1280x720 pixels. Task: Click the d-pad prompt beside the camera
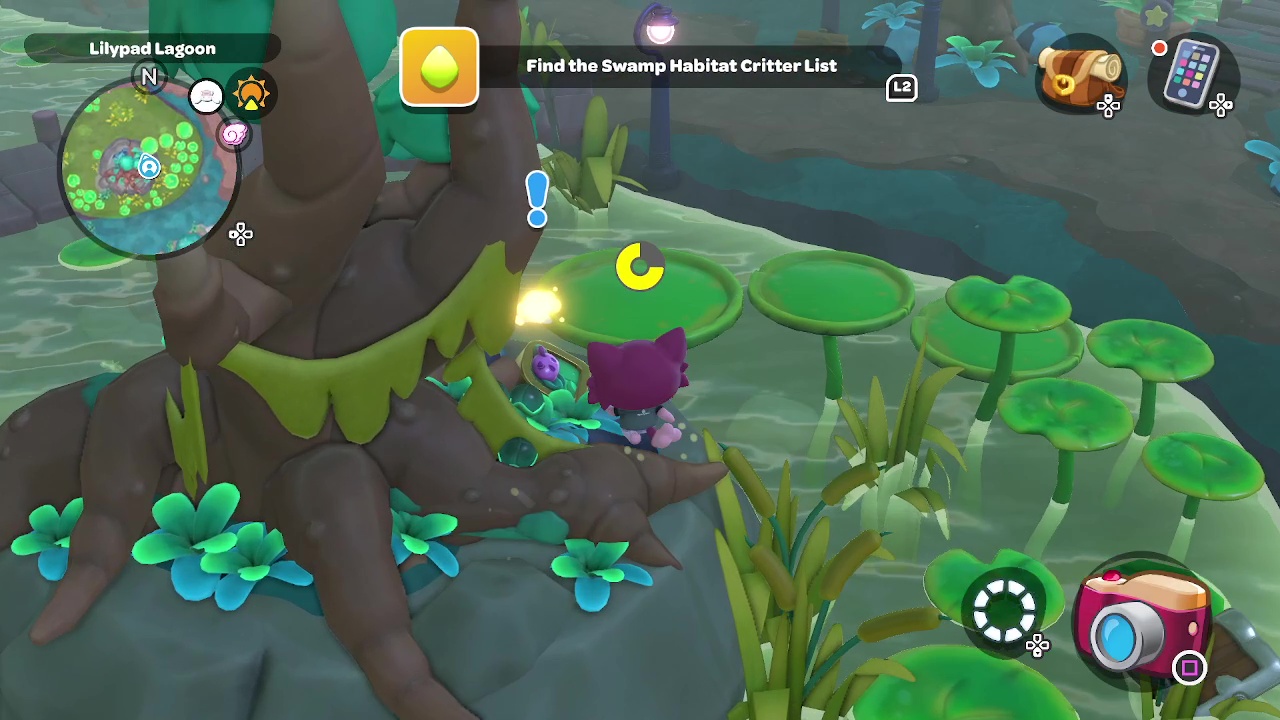click(x=1038, y=646)
